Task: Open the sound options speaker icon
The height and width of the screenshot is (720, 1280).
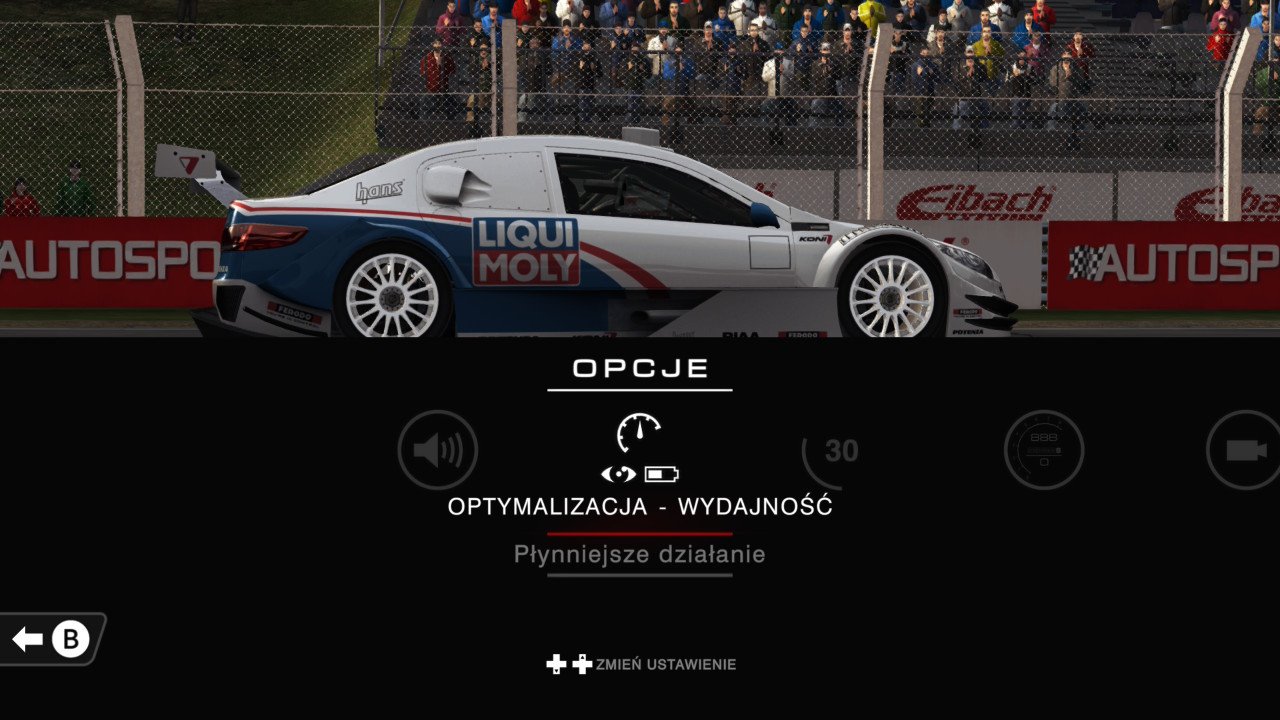Action: tap(438, 450)
